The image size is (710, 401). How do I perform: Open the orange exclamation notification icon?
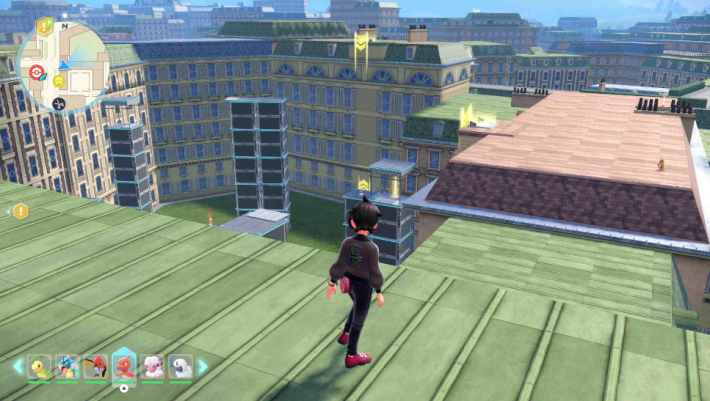click(x=20, y=211)
